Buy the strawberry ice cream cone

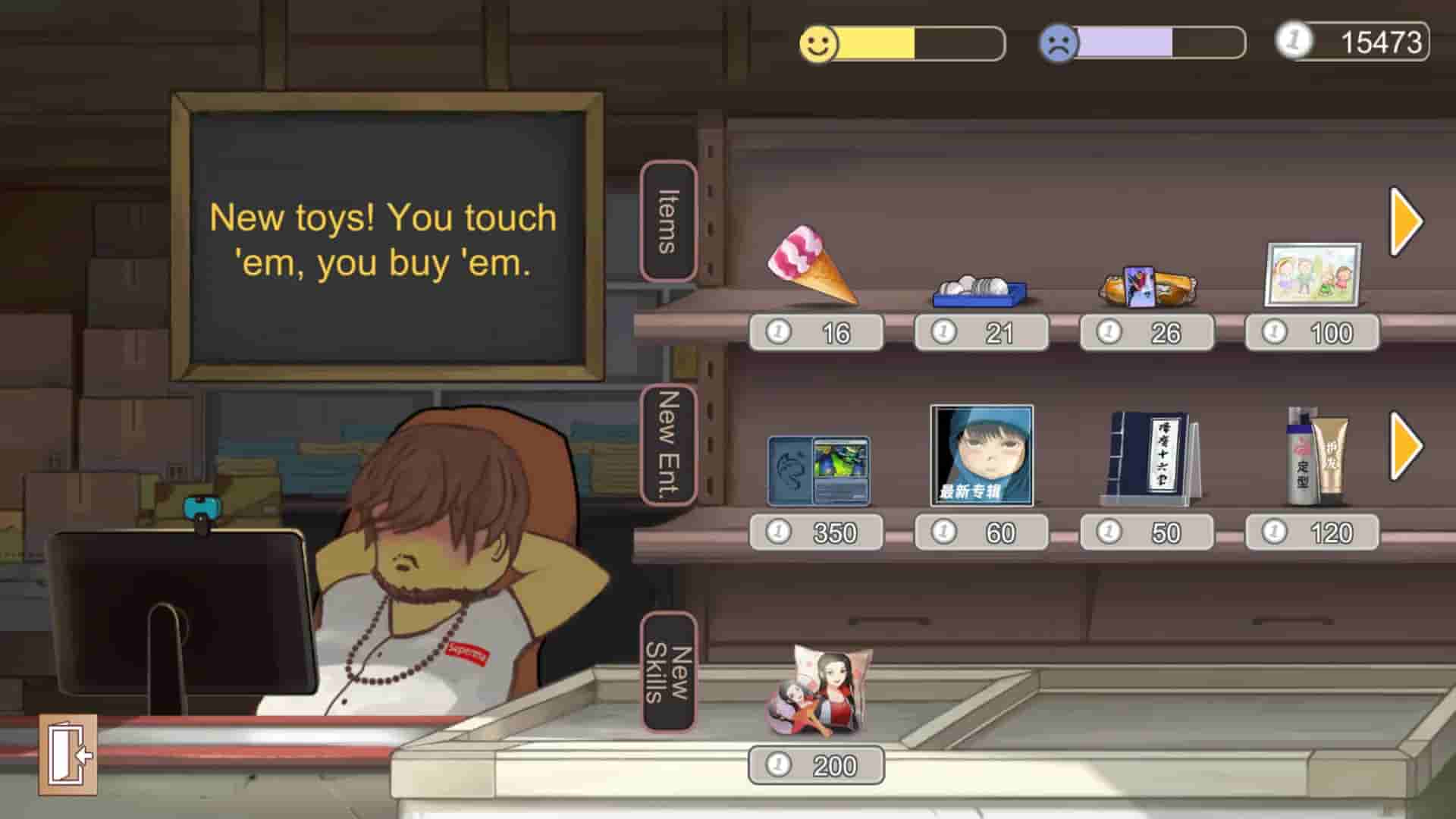[x=811, y=265]
